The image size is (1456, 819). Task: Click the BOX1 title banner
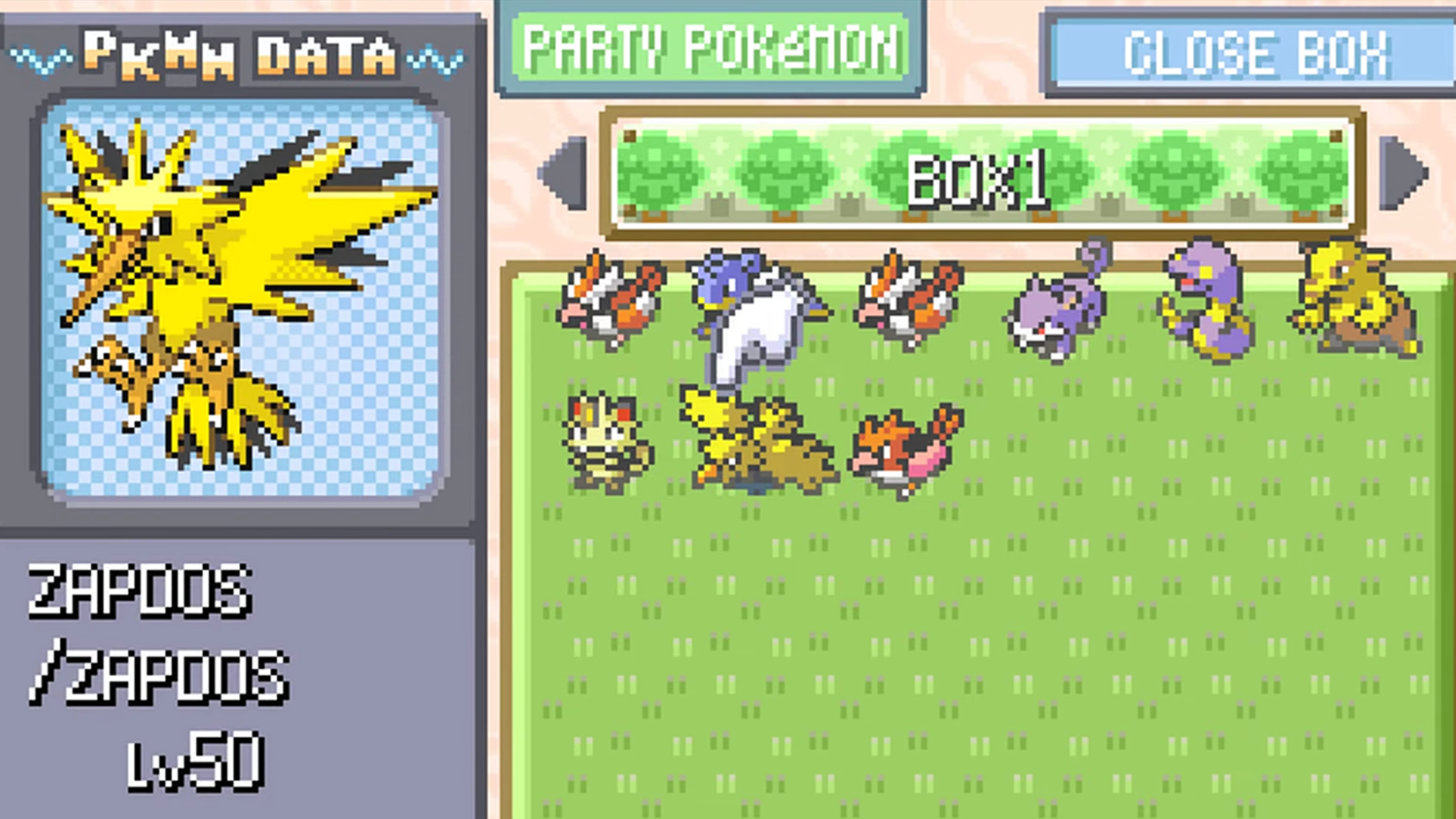pyautogui.click(x=979, y=181)
